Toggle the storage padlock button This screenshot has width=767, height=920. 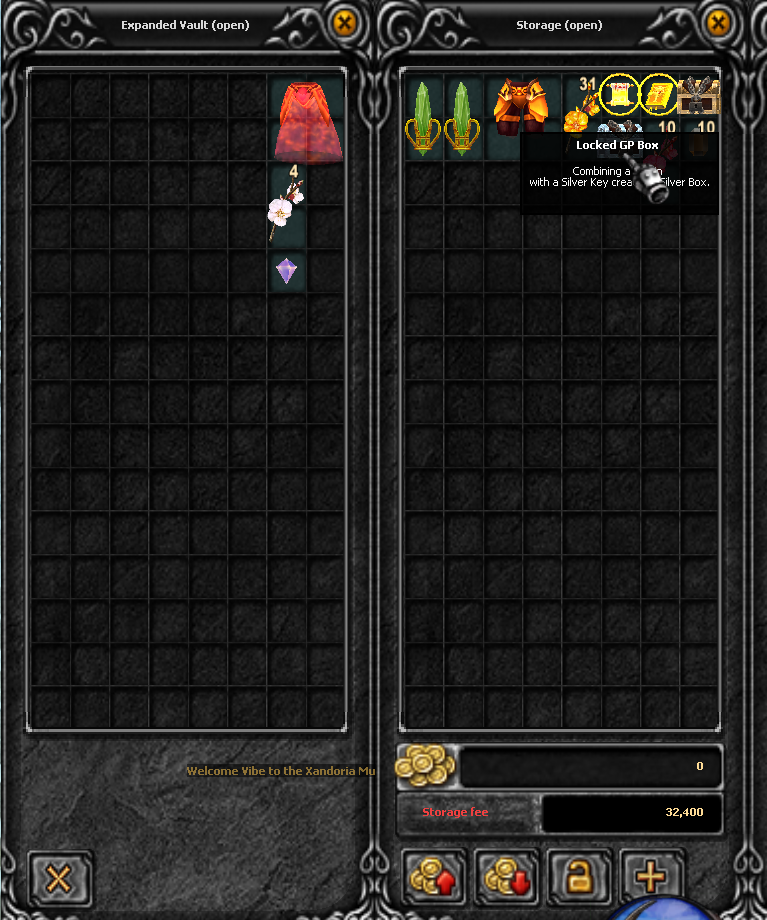coord(577,877)
